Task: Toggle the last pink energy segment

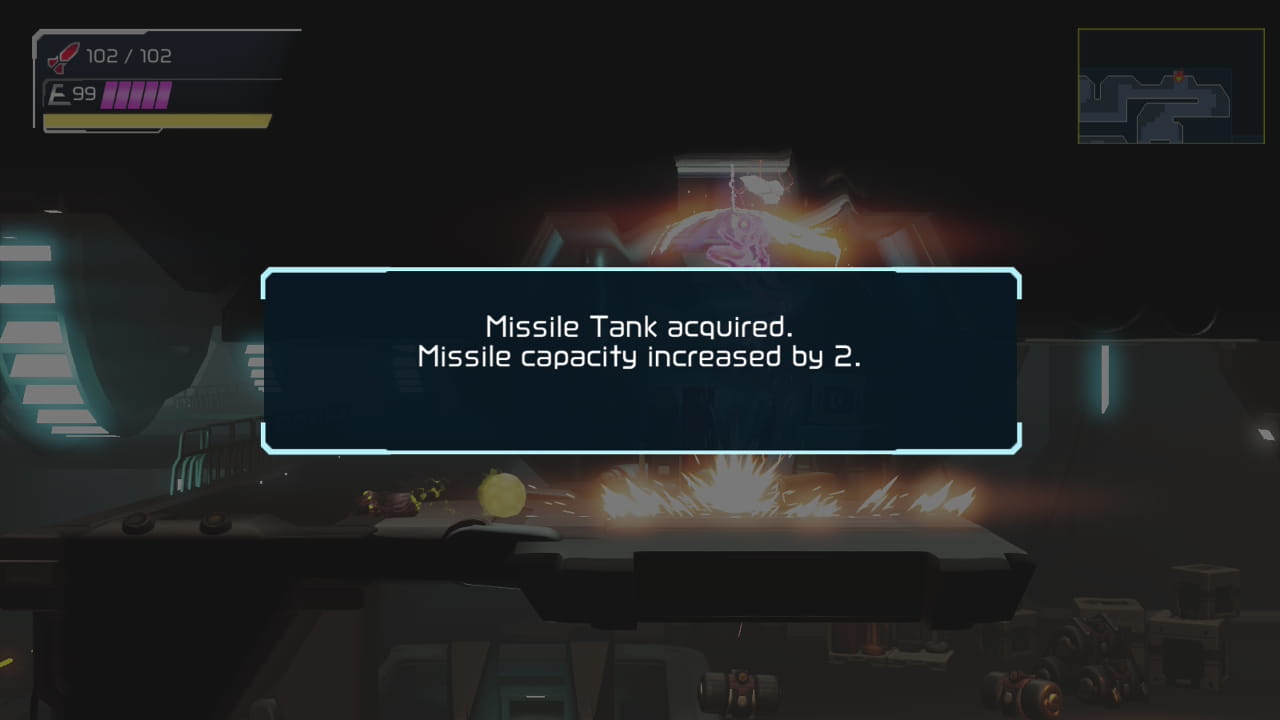Action: pyautogui.click(x=163, y=93)
